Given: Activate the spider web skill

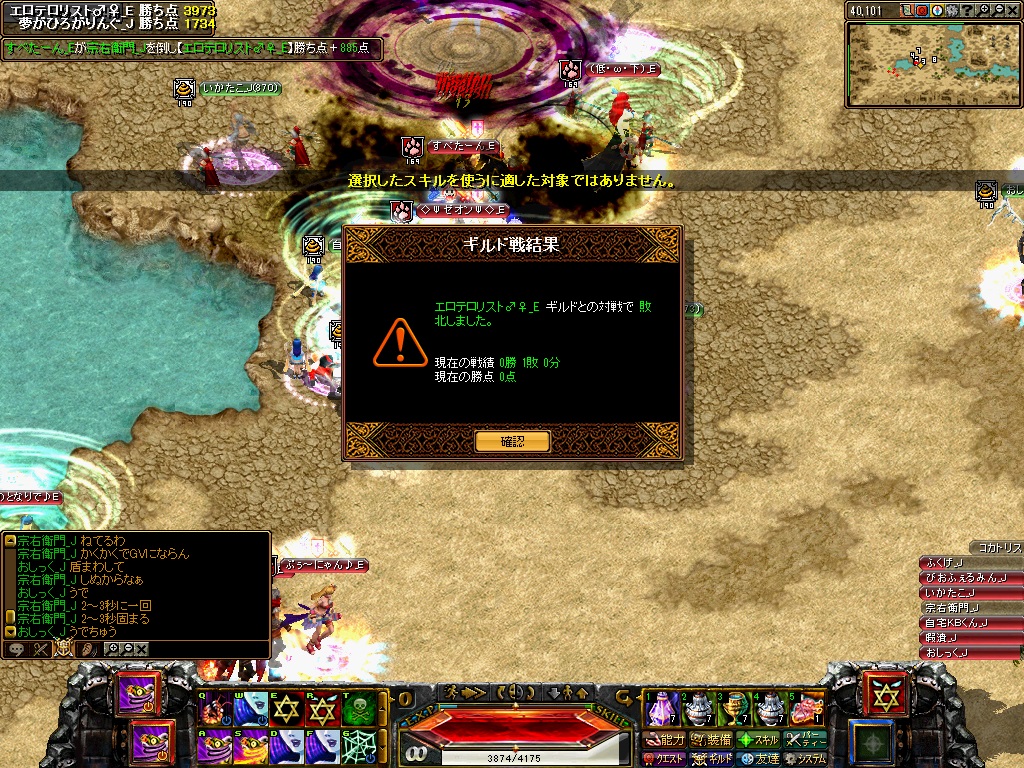Looking at the screenshot, I should (x=356, y=745).
